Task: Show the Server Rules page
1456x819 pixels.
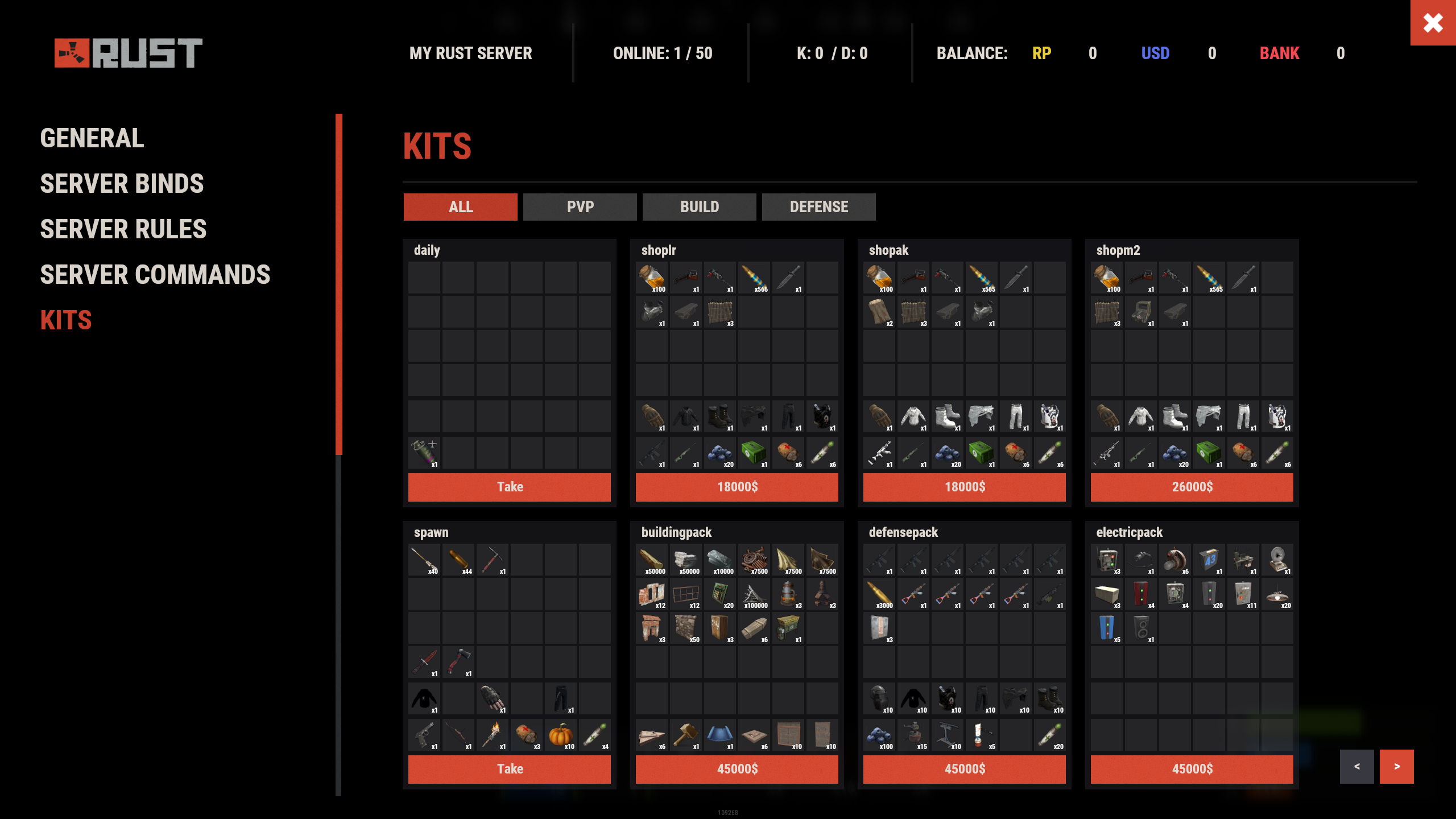Action: point(123,229)
